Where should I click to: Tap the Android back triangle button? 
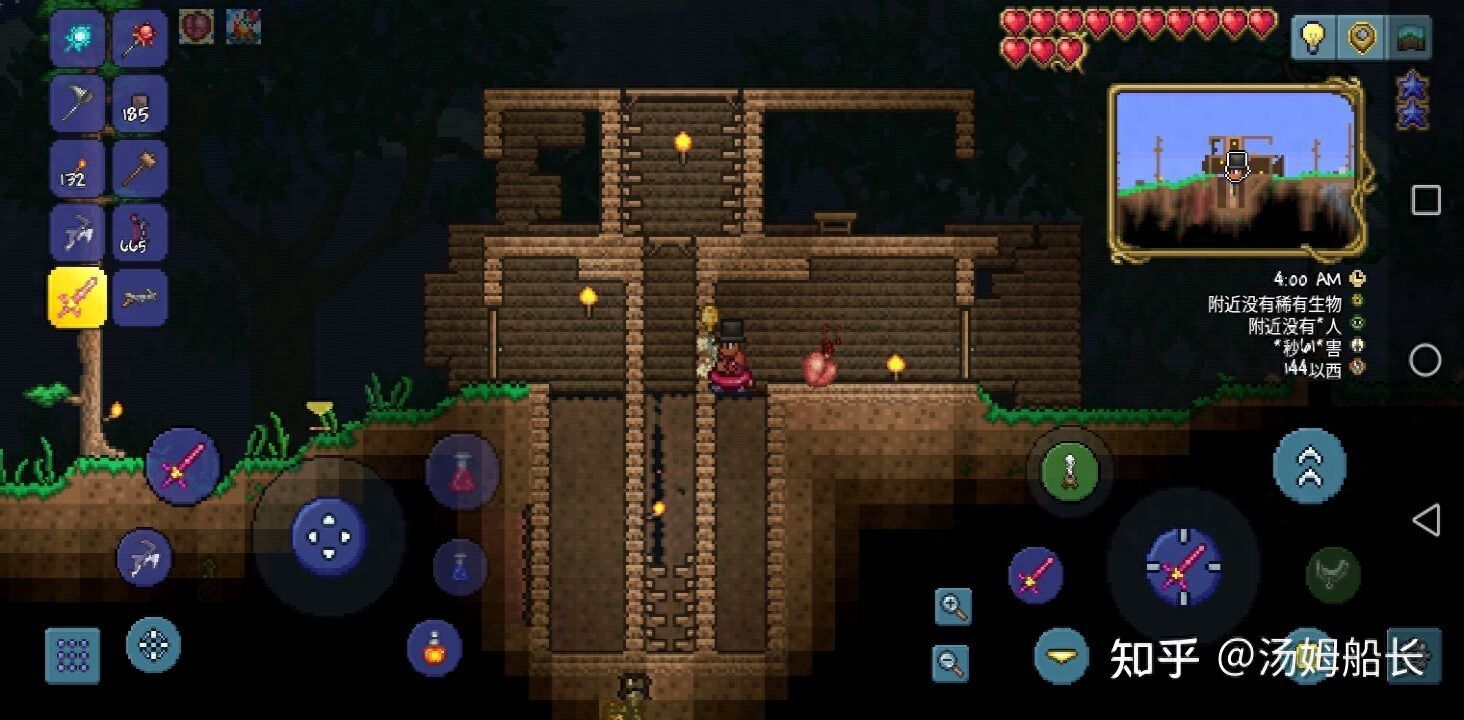pos(1425,520)
